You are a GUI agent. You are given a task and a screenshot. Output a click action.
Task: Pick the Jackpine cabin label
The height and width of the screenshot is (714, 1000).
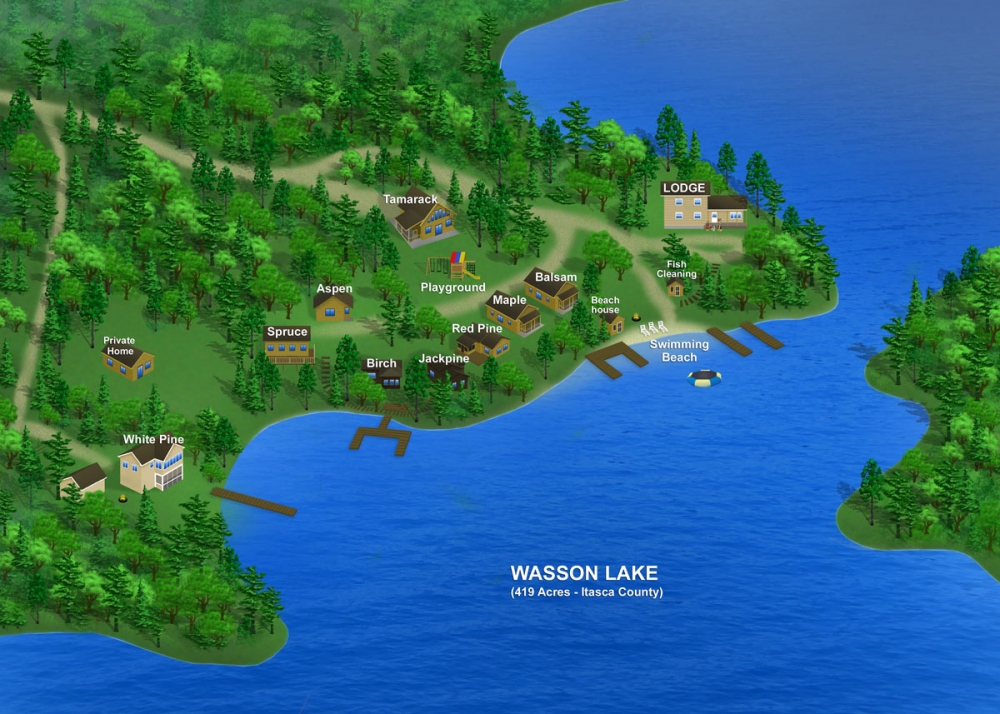point(444,358)
